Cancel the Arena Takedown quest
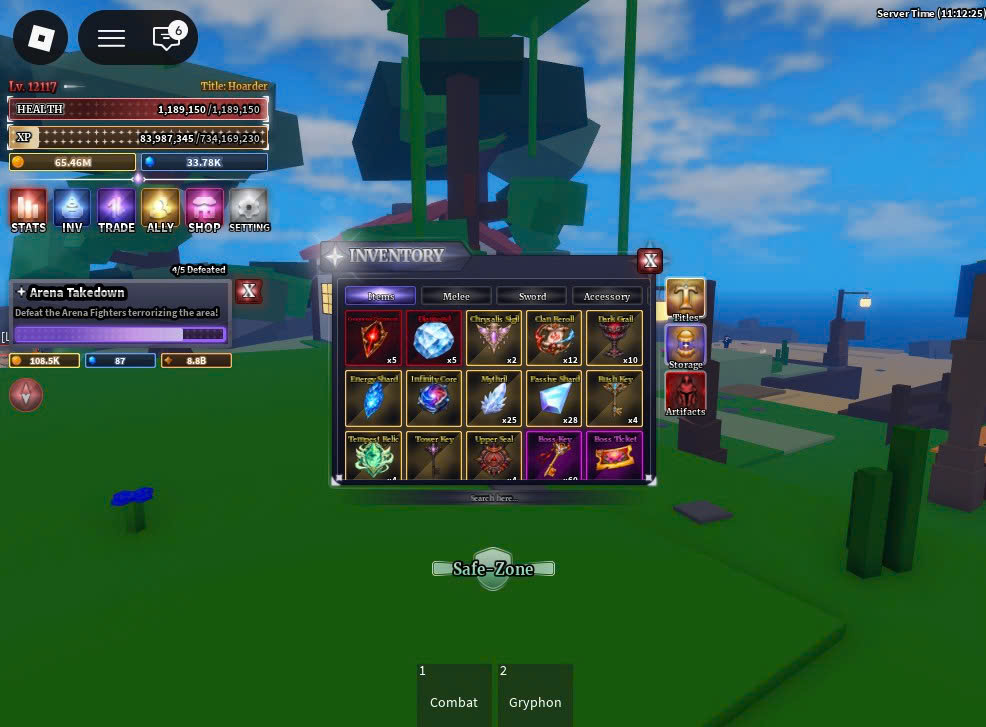The width and height of the screenshot is (986, 727). coord(248,291)
